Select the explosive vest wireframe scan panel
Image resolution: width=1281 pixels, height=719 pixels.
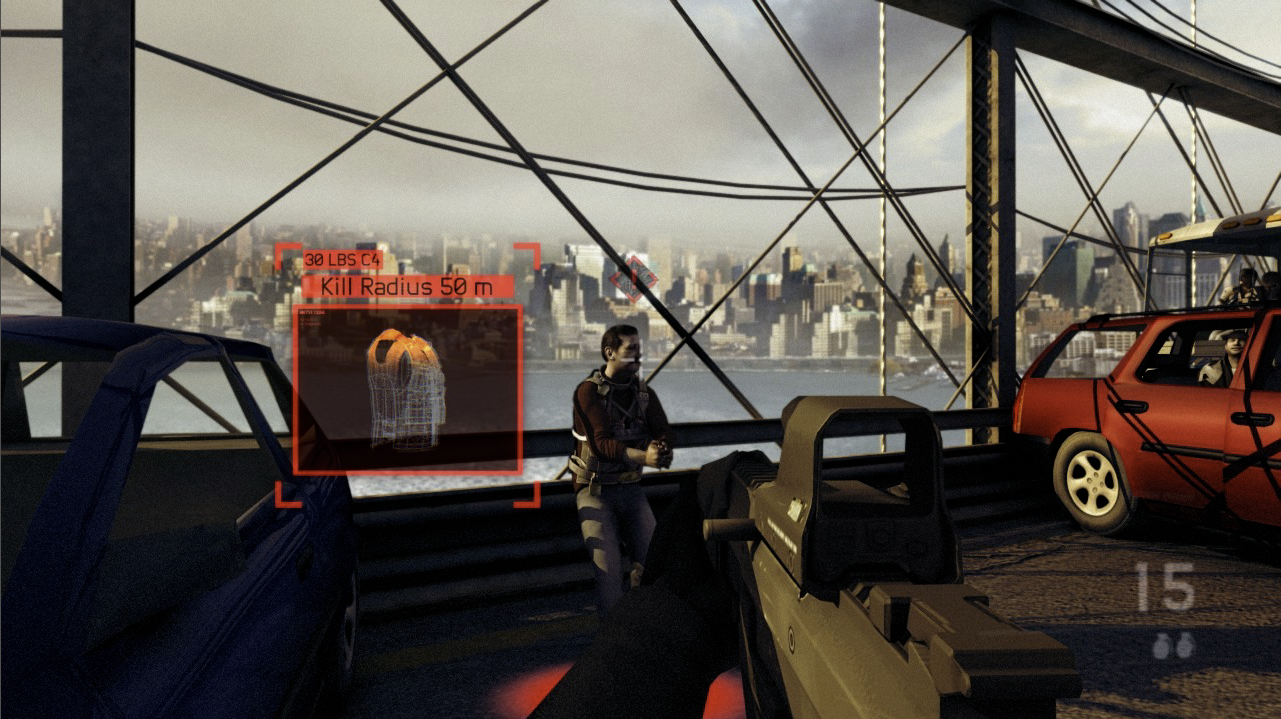tap(407, 389)
